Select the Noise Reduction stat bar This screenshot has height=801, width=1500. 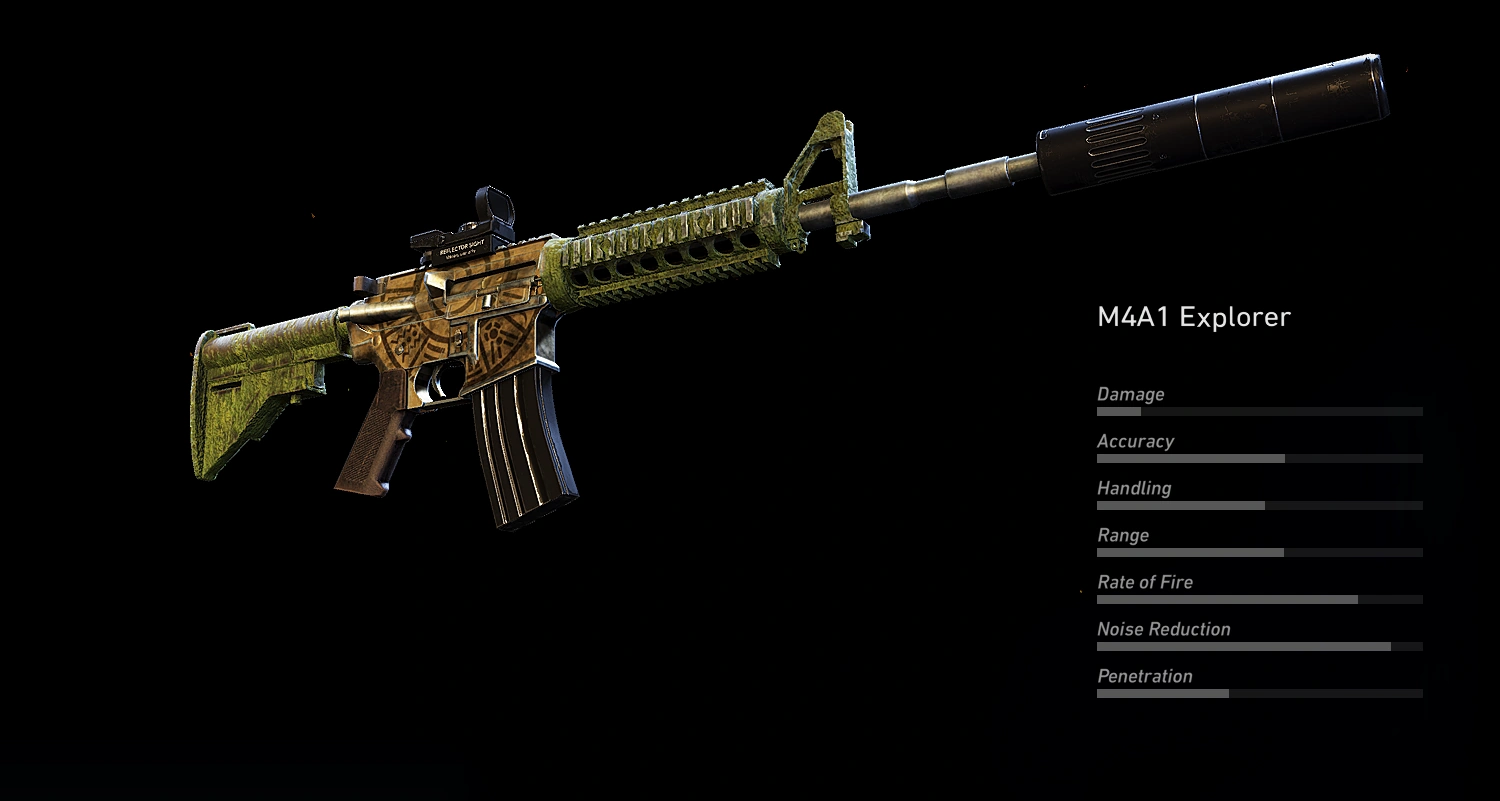[1260, 646]
